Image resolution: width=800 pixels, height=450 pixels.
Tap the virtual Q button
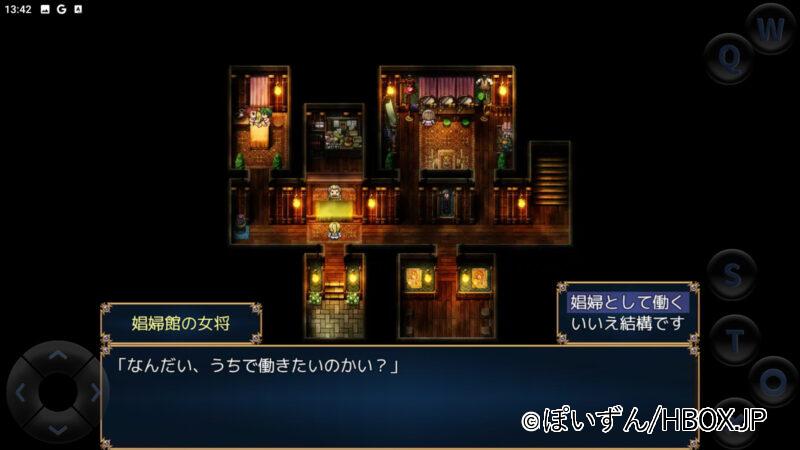[730, 59]
